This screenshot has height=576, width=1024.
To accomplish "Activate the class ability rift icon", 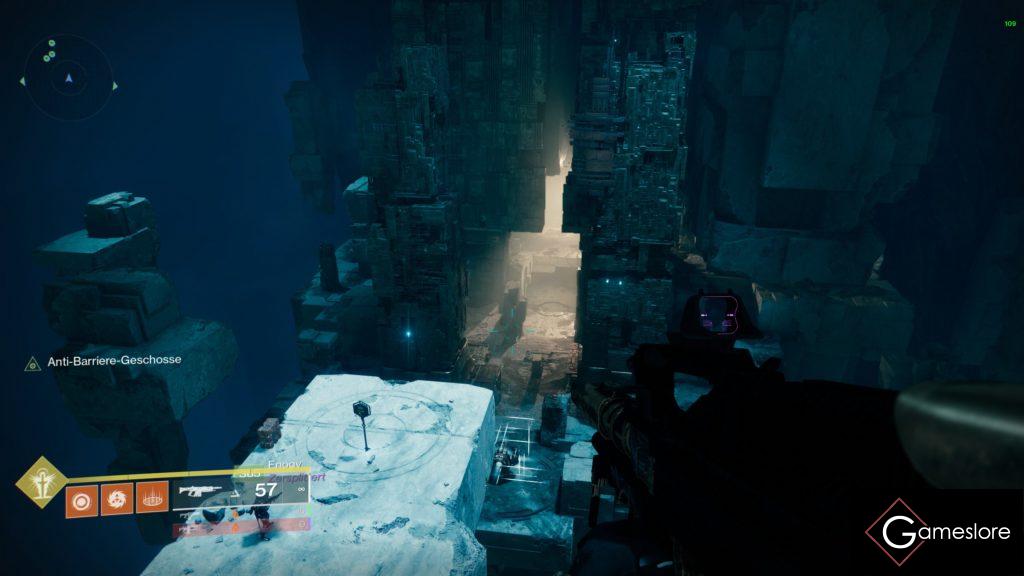I will [x=151, y=498].
